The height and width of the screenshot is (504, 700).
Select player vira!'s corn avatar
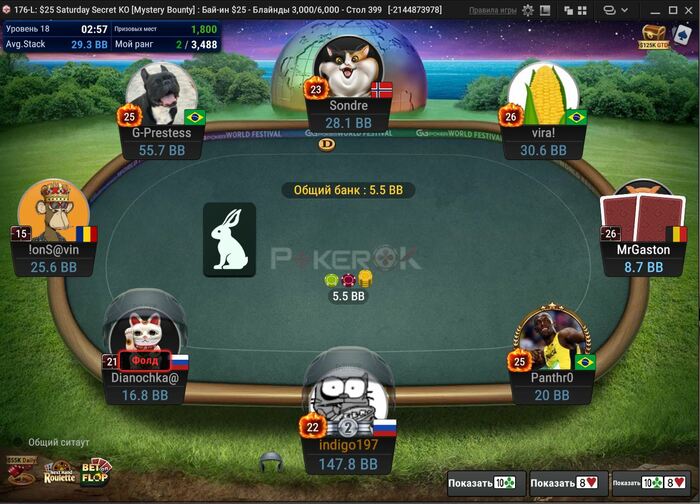click(x=543, y=95)
